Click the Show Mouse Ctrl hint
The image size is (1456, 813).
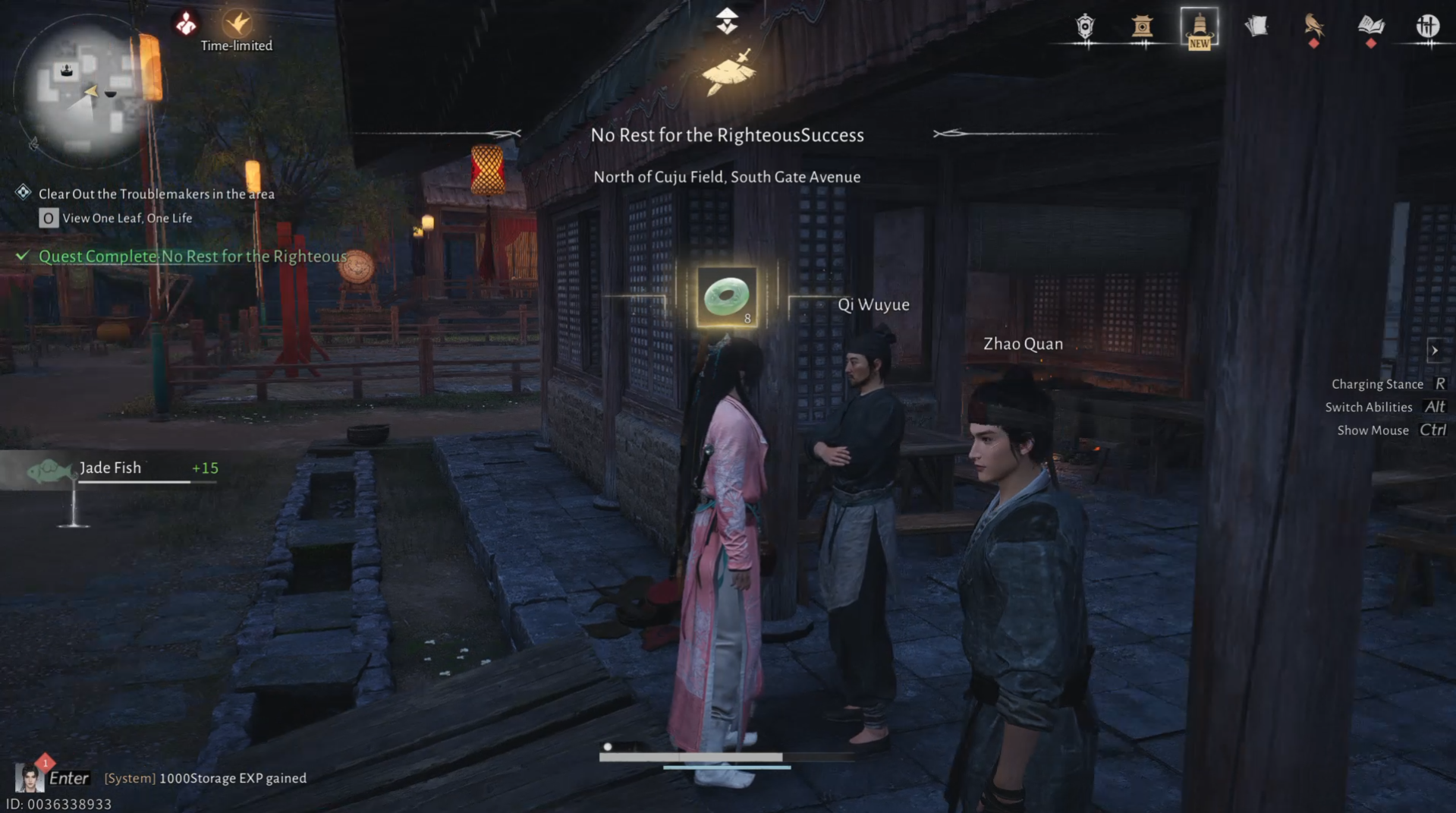tap(1392, 430)
